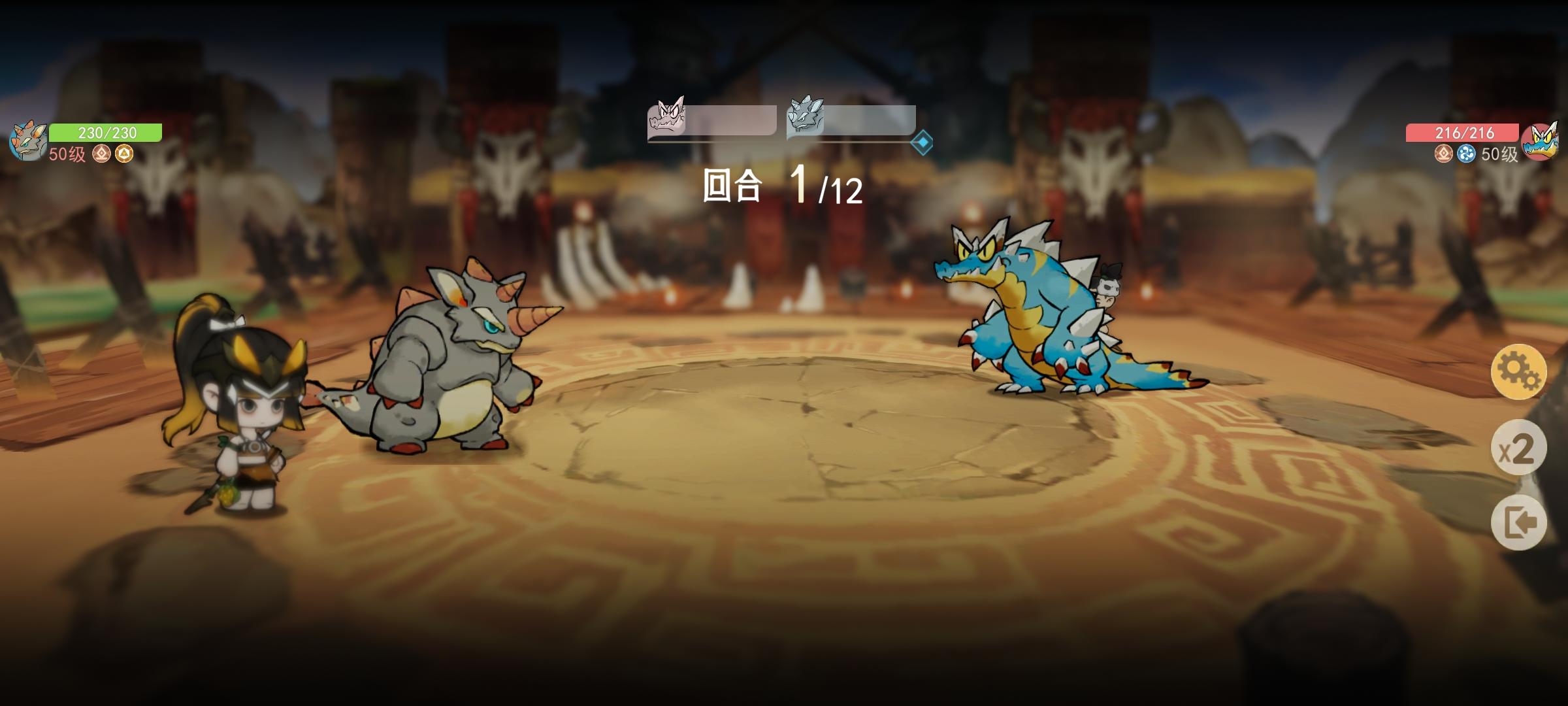Tap the pink monster turn-order portrait
This screenshot has width=1568, height=706.
pyautogui.click(x=667, y=119)
